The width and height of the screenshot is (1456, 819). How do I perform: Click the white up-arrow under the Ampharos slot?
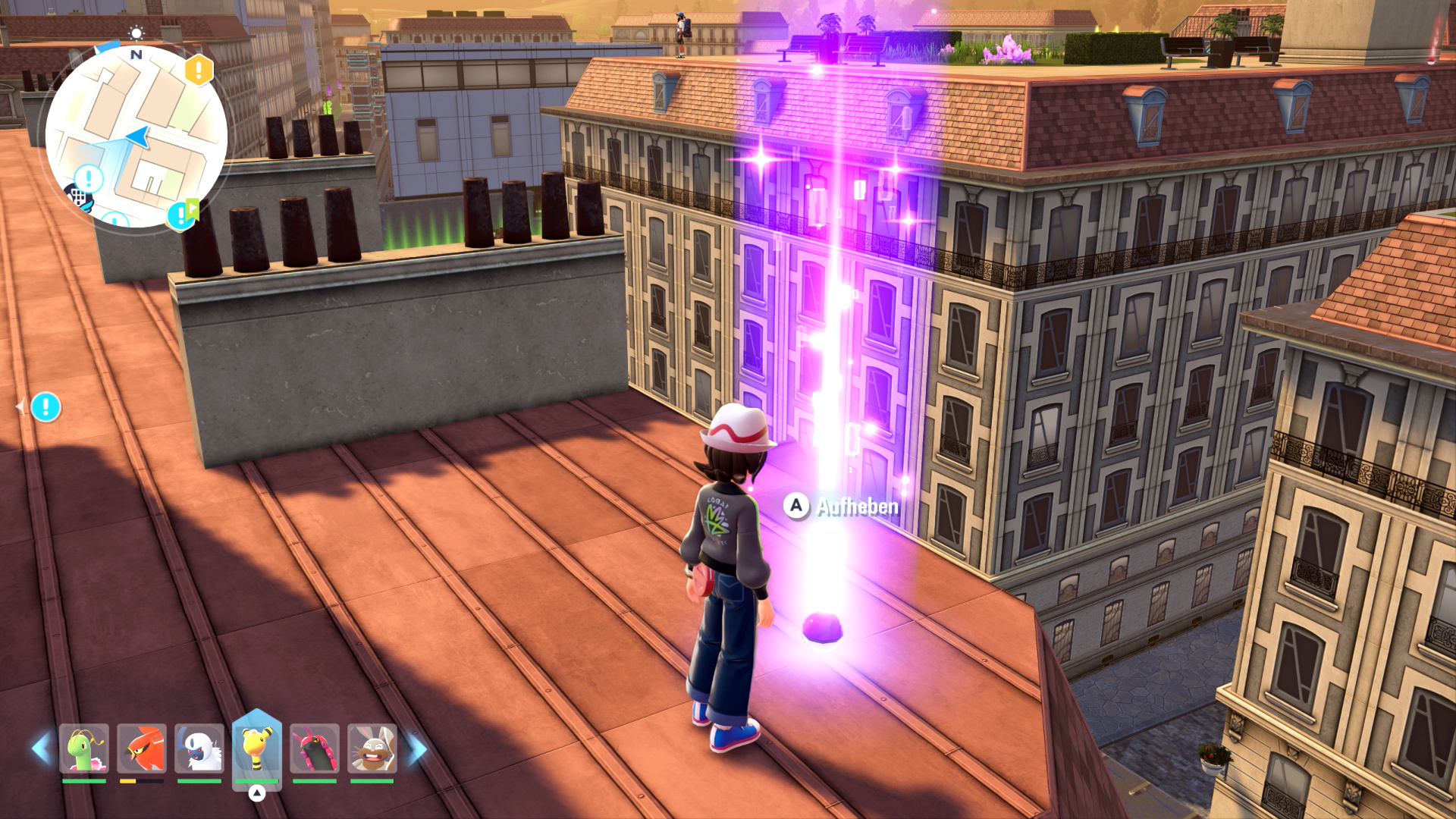click(257, 793)
